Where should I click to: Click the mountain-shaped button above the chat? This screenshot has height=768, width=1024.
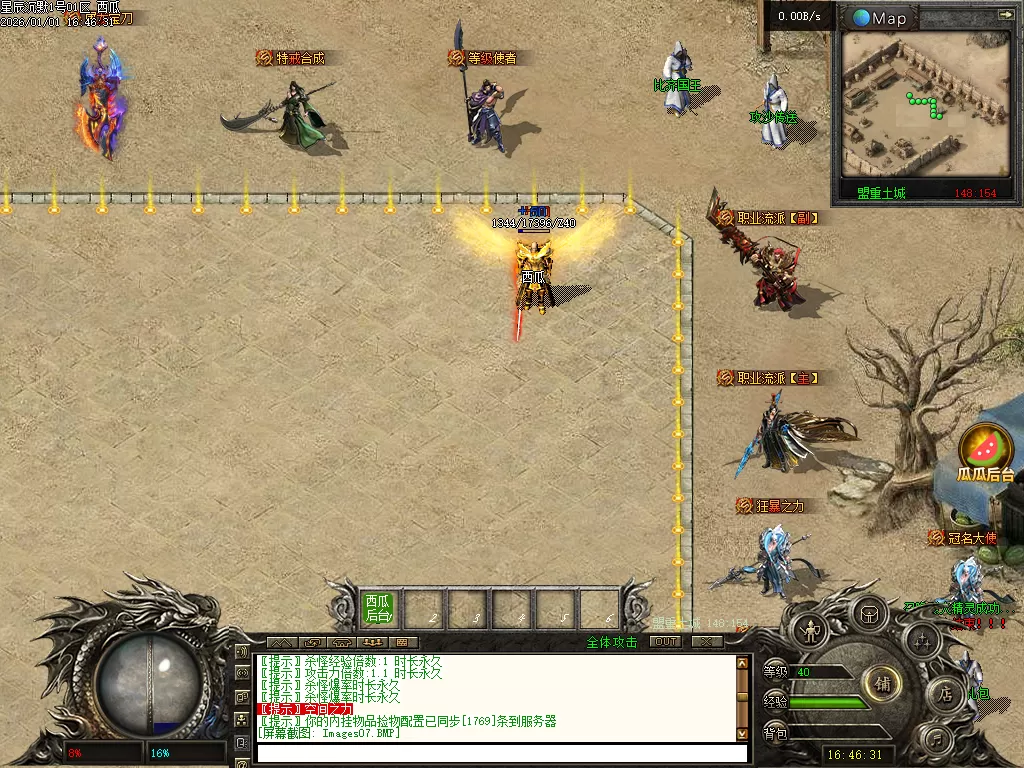coord(281,642)
